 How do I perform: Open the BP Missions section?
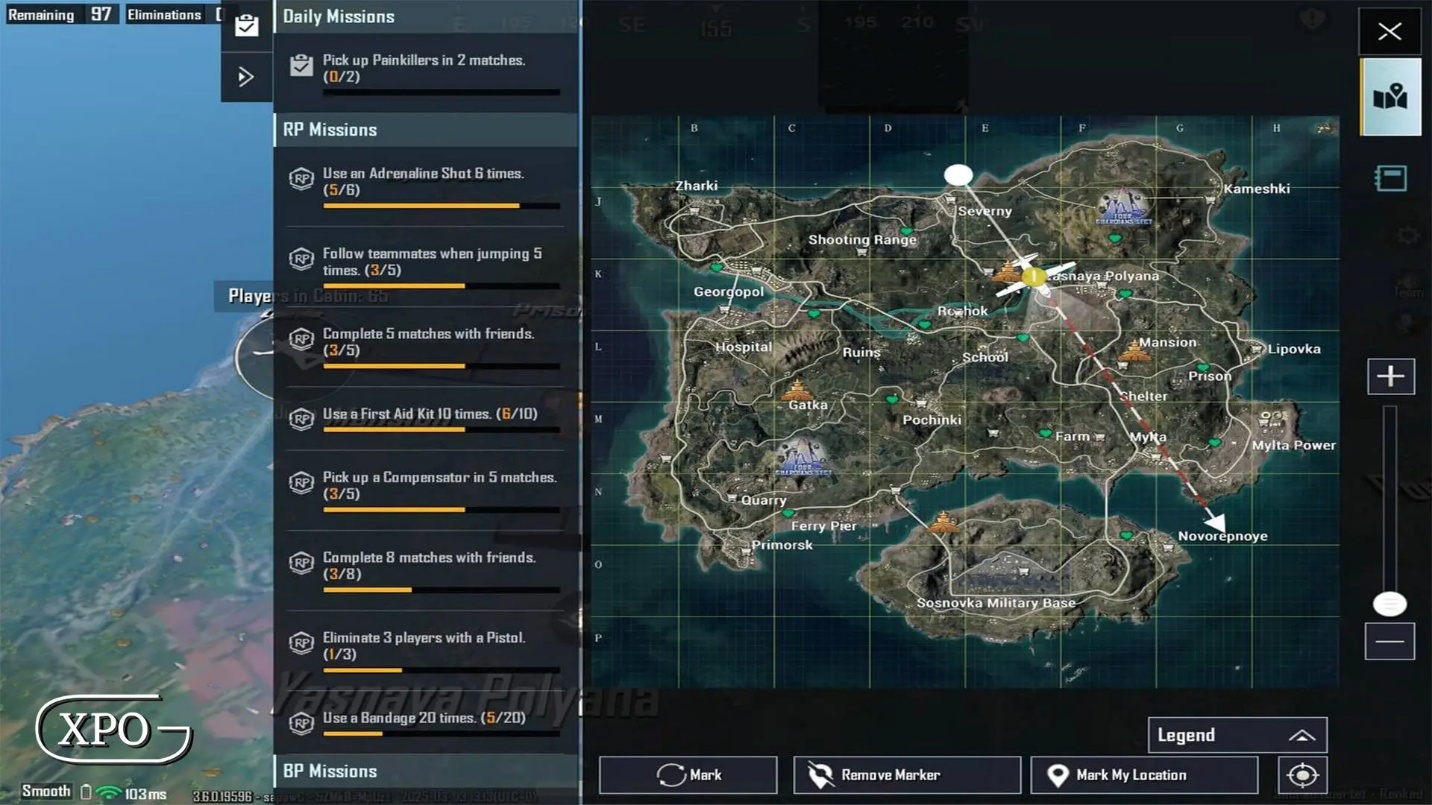click(x=425, y=771)
